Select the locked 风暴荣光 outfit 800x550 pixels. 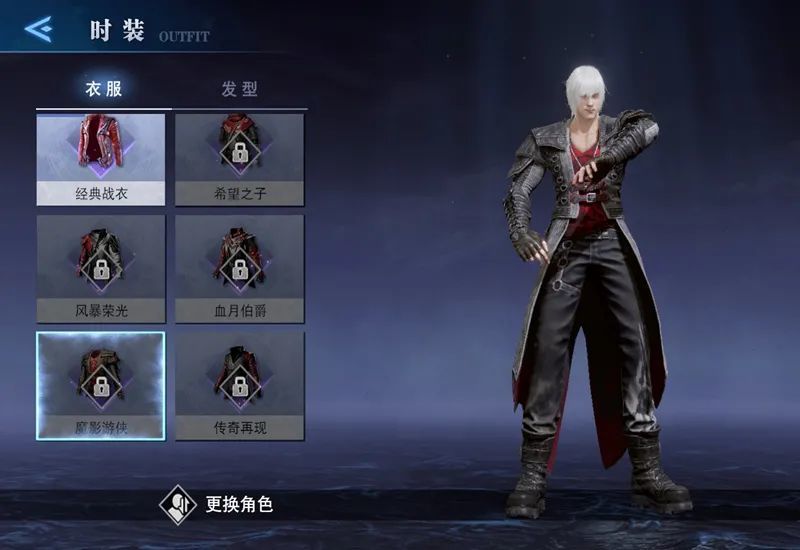pos(101,268)
